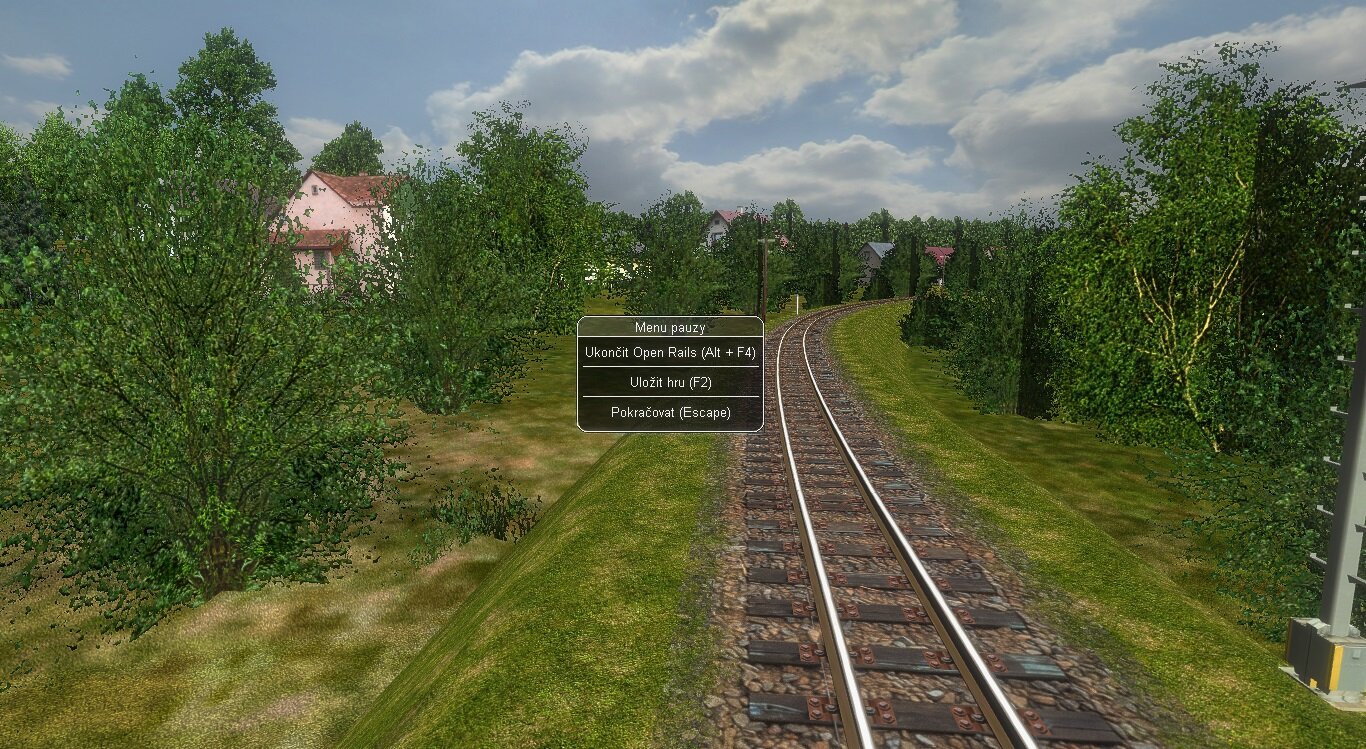Viewport: 1366px width, 749px height.
Task: Select Uložit hru (F2) to save the game
Action: pos(670,382)
